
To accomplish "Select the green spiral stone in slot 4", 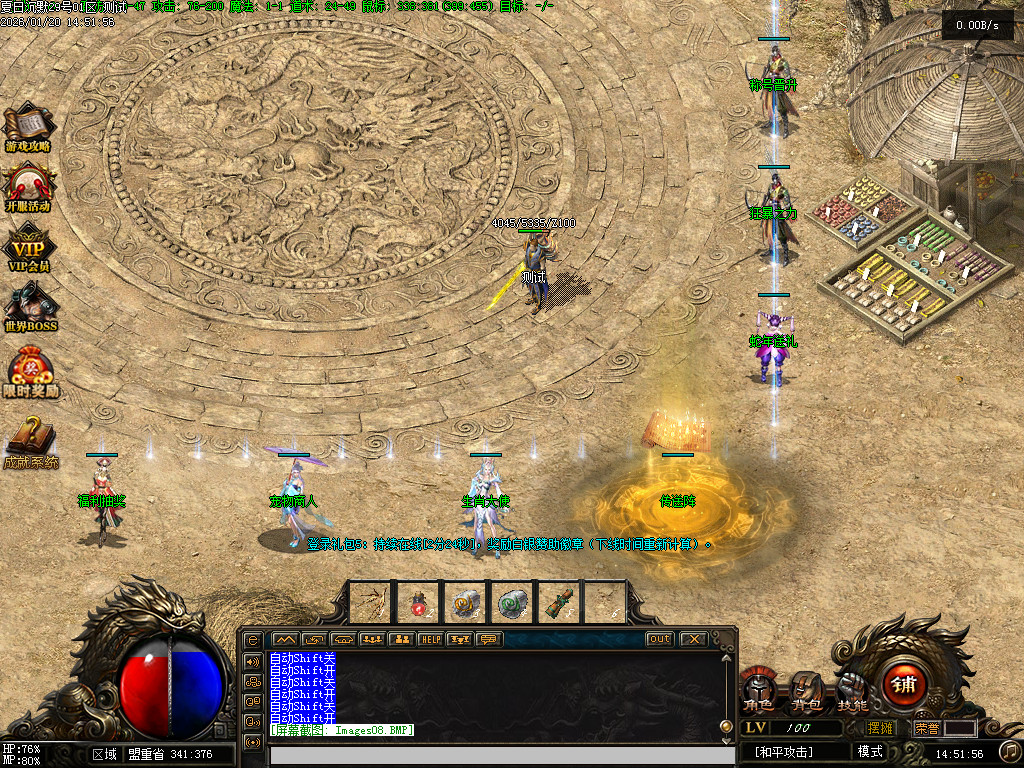I will (512, 602).
